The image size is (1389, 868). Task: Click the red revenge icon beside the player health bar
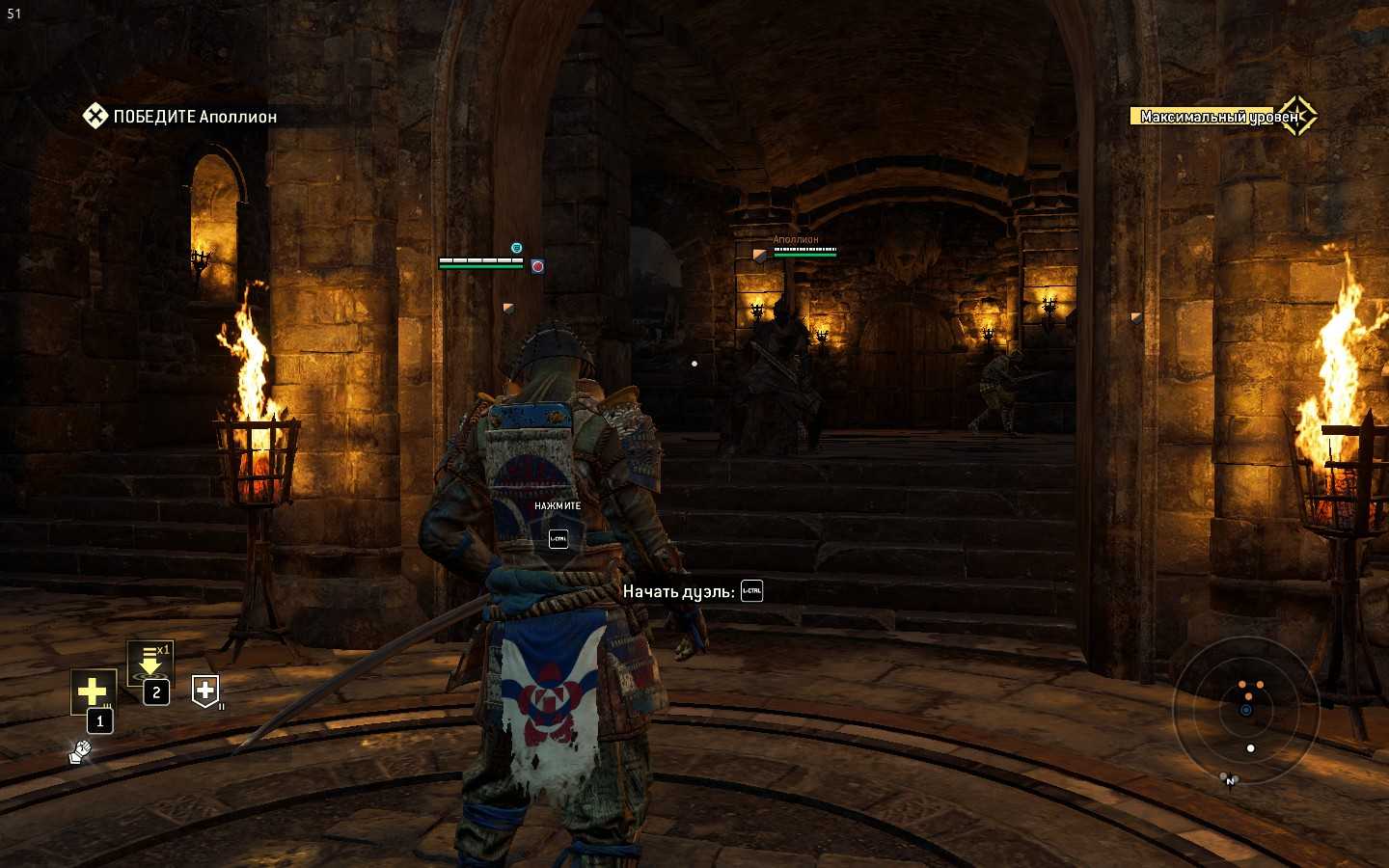pos(537,266)
